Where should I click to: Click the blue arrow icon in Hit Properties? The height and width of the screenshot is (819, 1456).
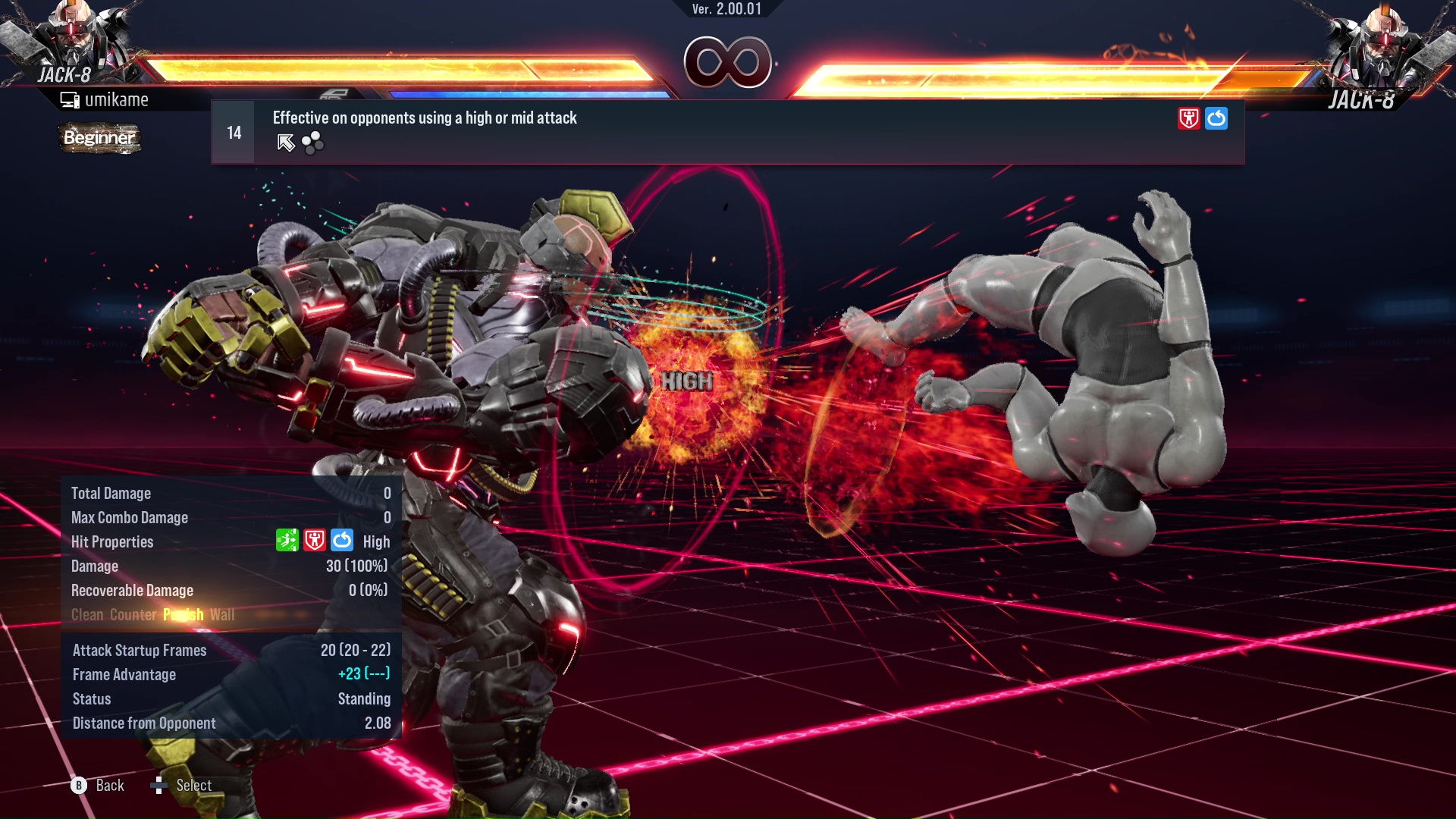342,541
